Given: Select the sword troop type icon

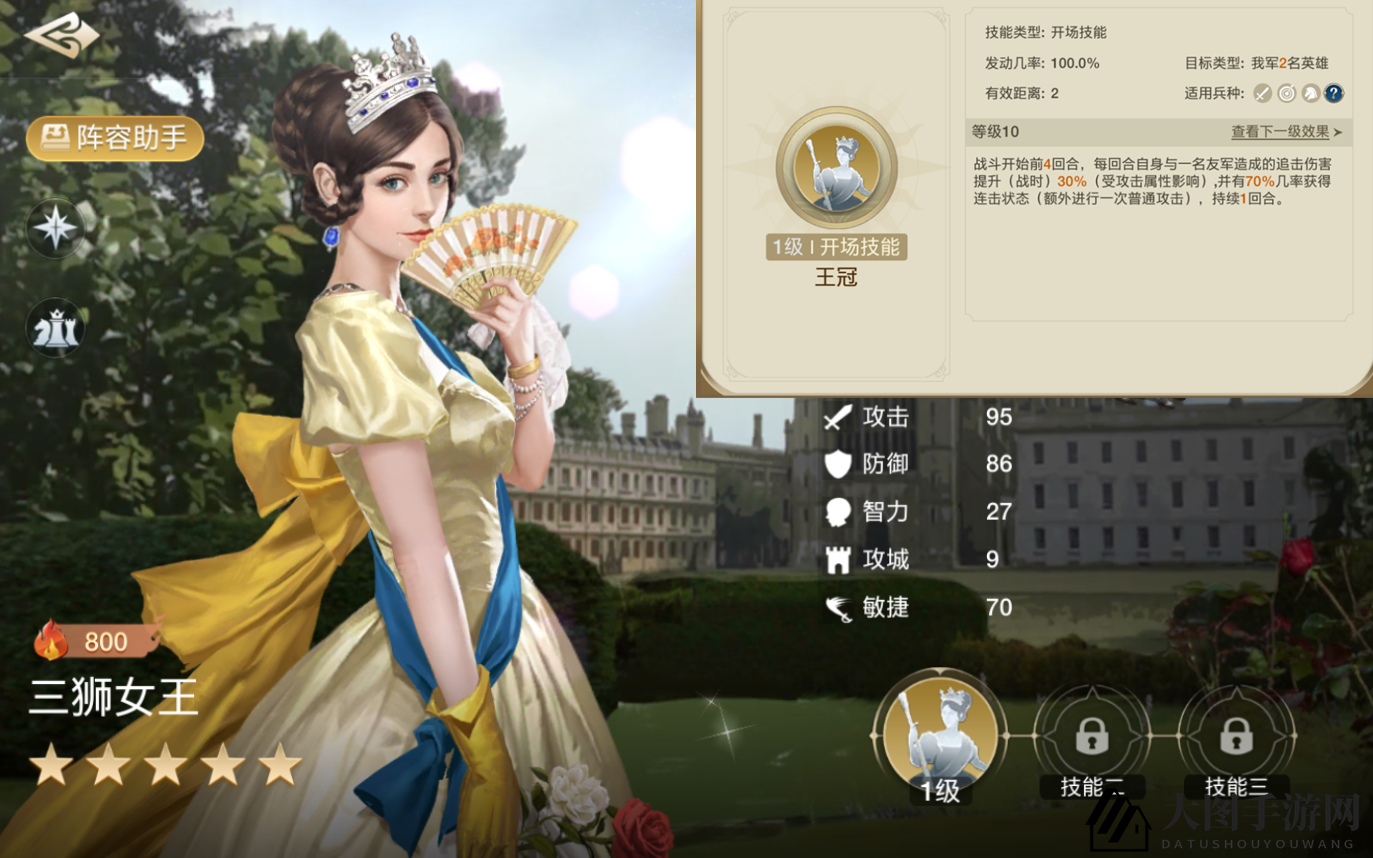Looking at the screenshot, I should pyautogui.click(x=1262, y=93).
